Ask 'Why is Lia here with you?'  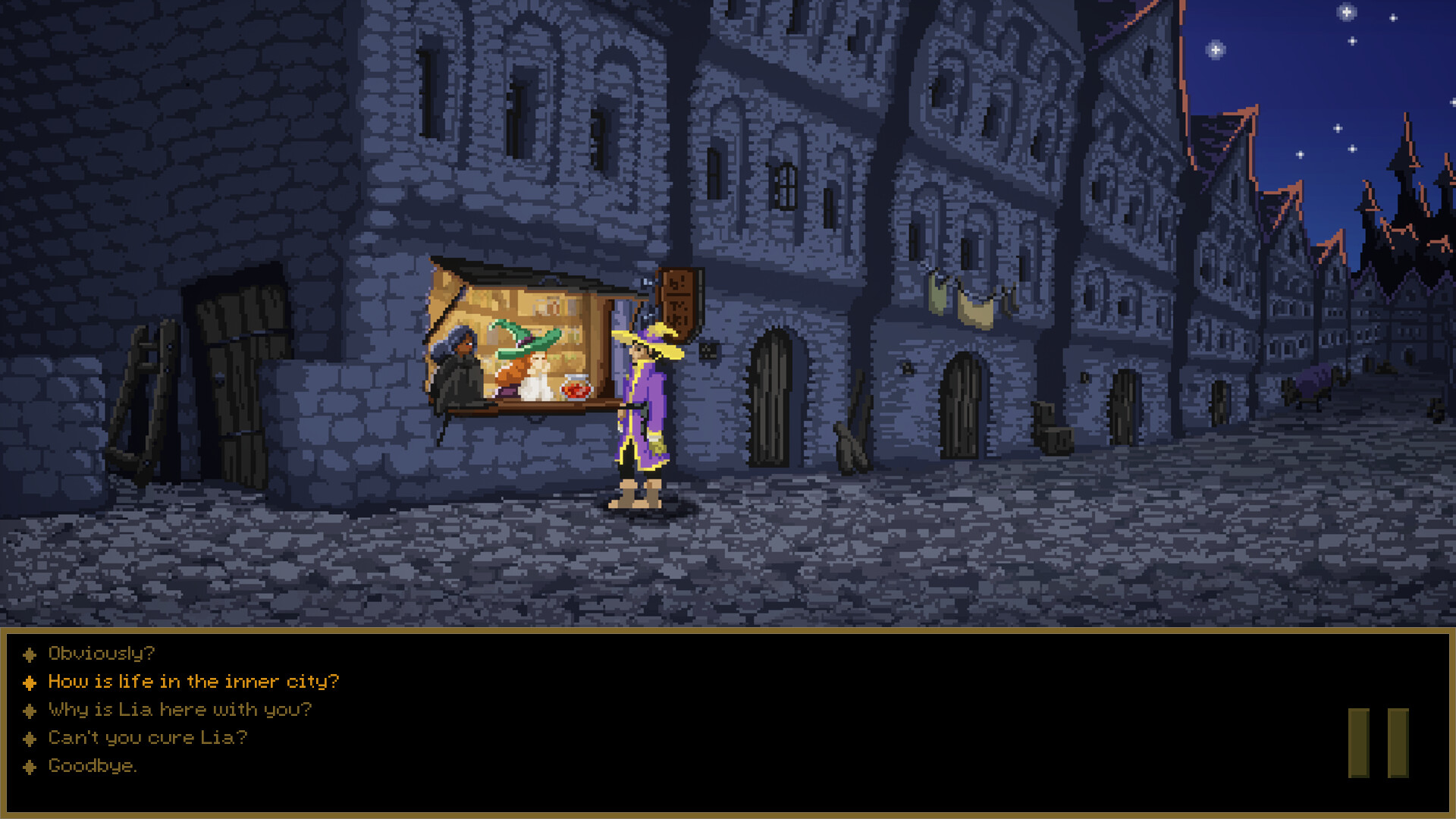click(x=179, y=710)
